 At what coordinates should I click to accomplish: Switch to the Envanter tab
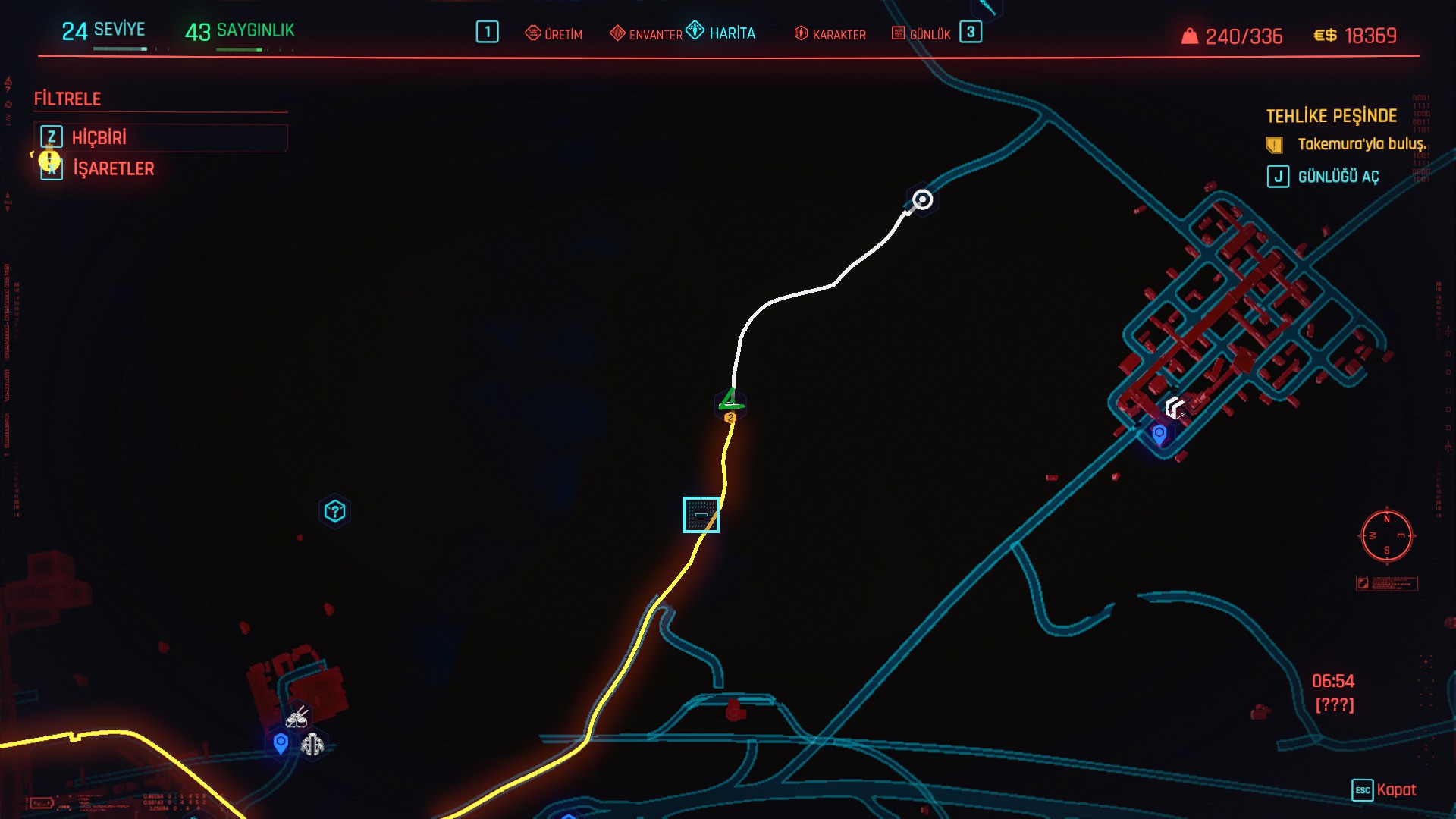point(646,34)
